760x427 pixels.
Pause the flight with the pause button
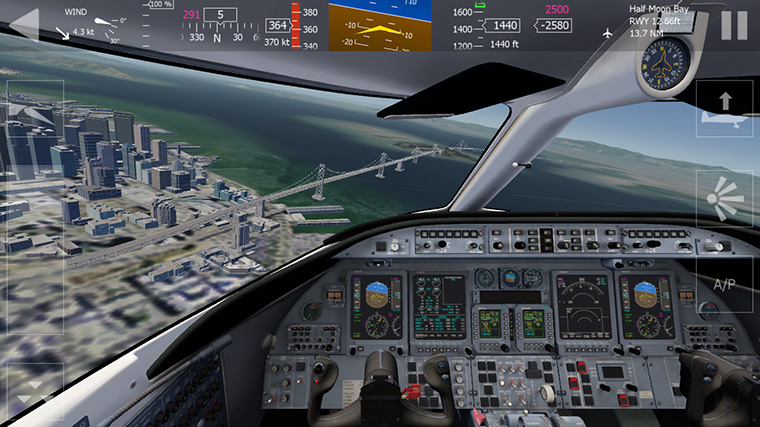click(734, 25)
